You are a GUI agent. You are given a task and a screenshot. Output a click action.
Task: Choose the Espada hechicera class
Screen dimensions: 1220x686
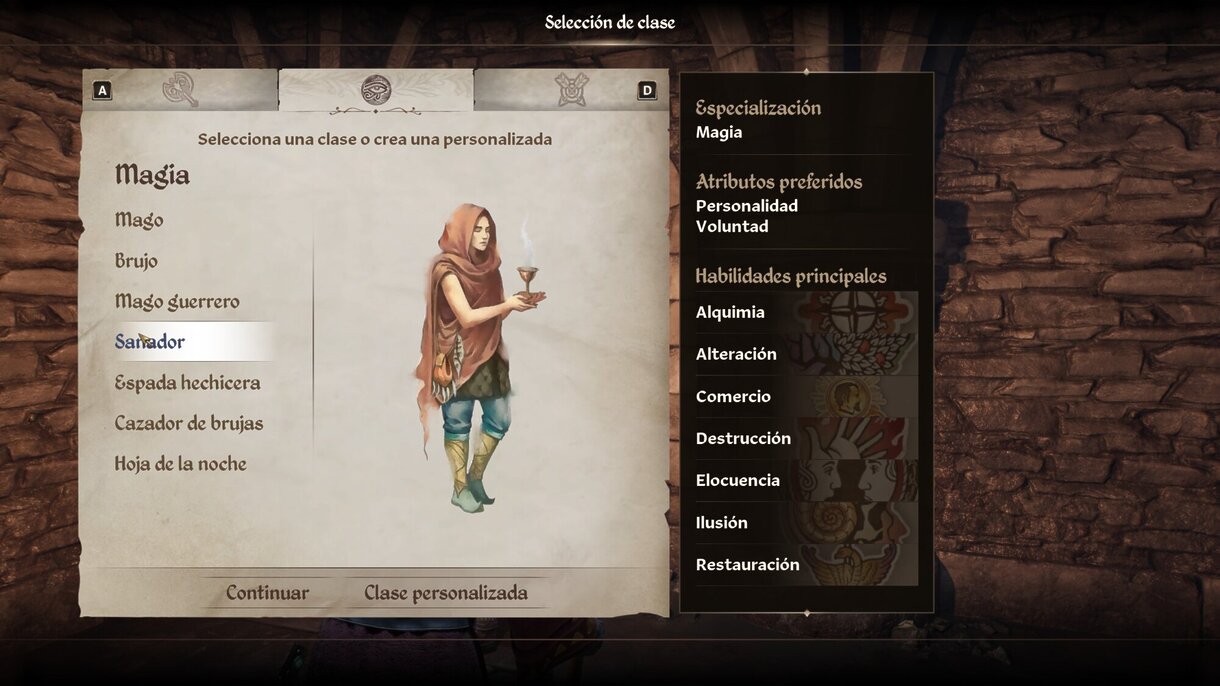(x=187, y=383)
